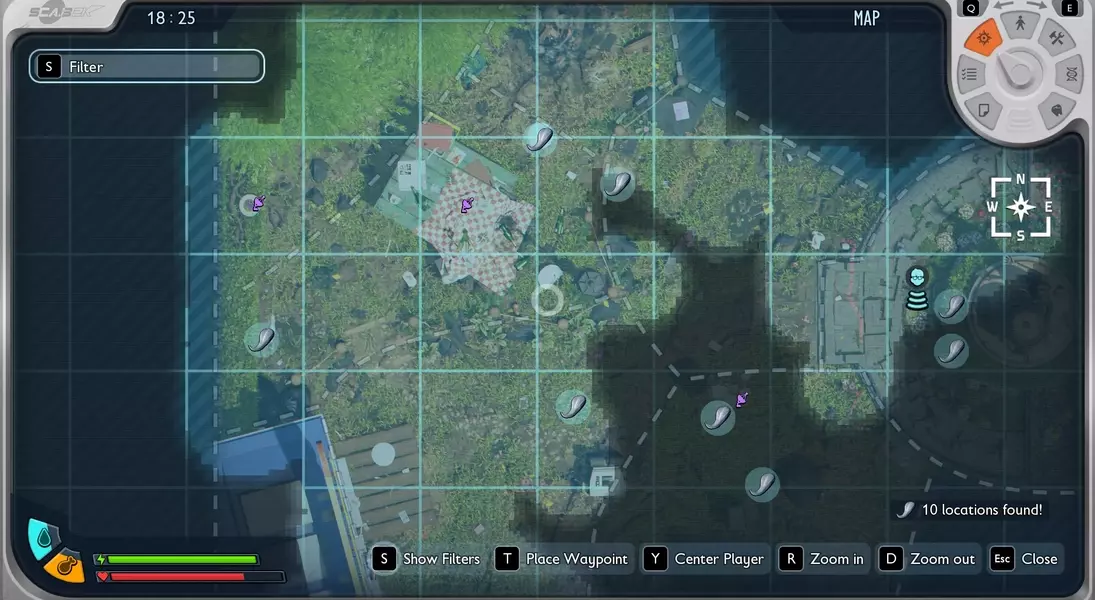
Task: Close the map screen
Action: [1025, 559]
